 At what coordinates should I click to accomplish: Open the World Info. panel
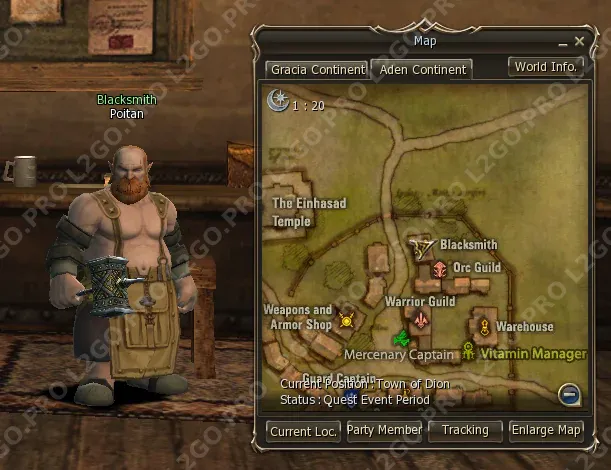(546, 68)
